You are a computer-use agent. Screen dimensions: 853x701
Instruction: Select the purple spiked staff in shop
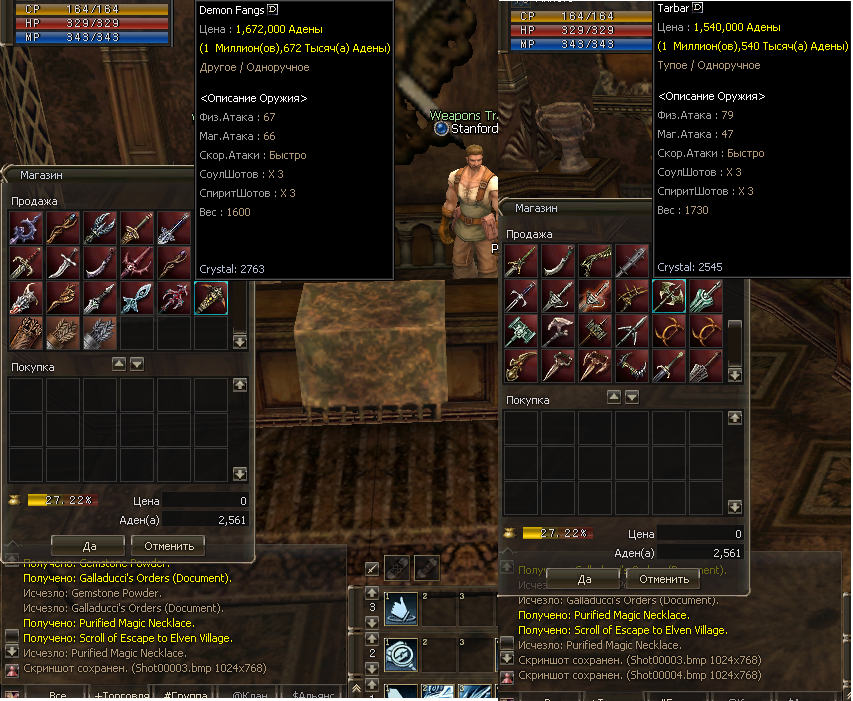click(27, 229)
